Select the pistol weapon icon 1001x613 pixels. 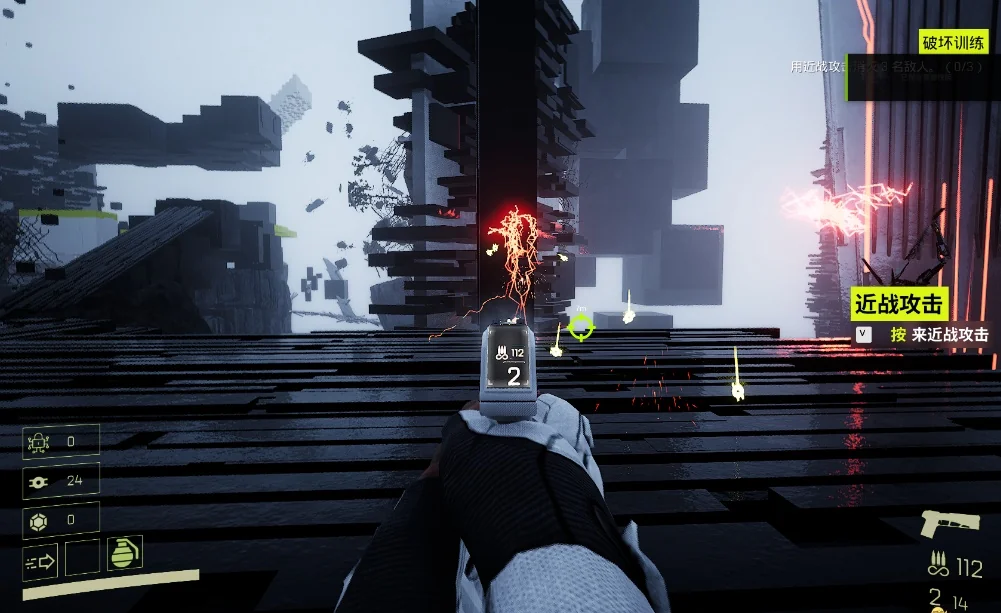pyautogui.click(x=951, y=524)
